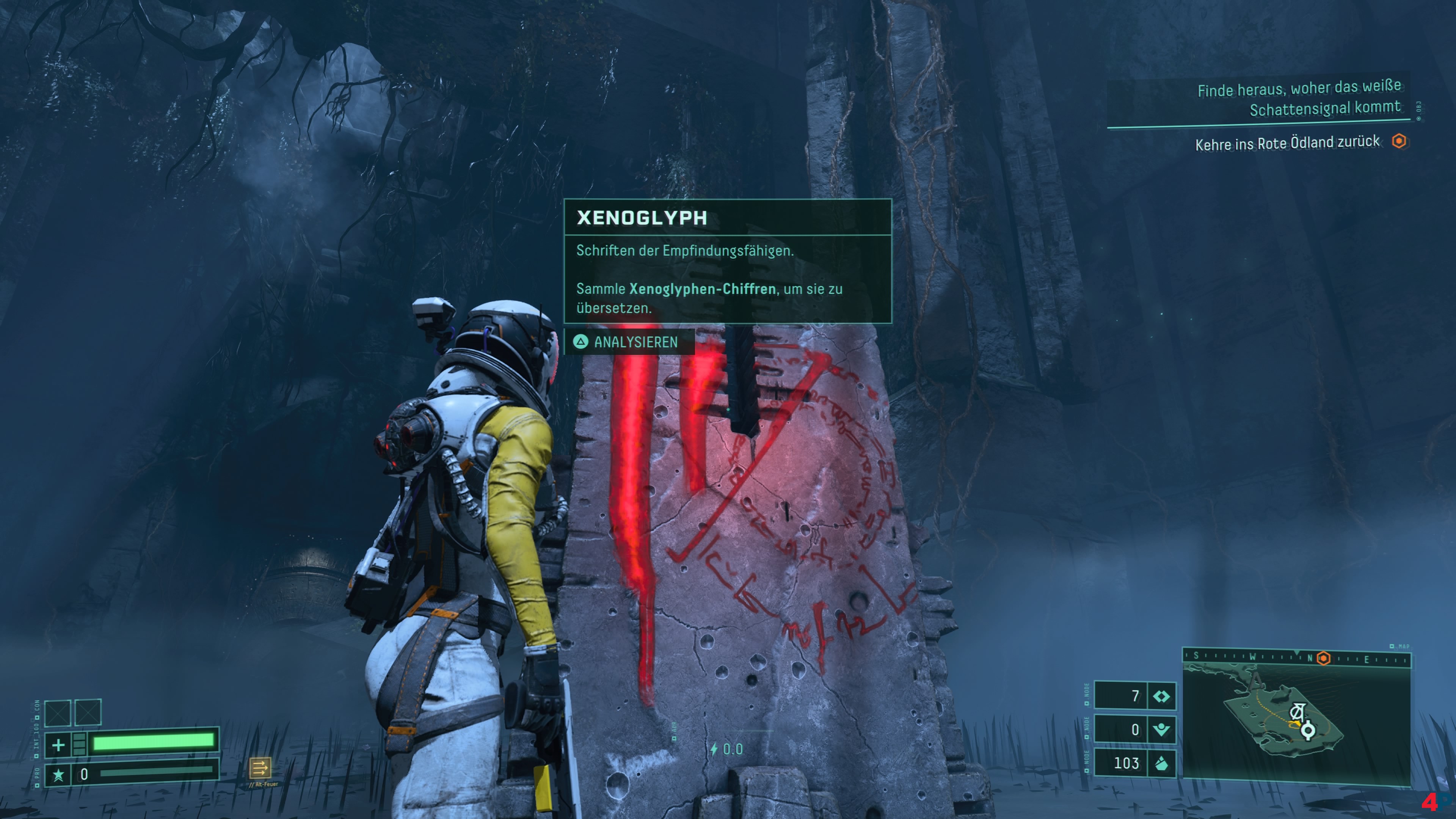Click the orange hexagon objective icon beside the sub-objective

(x=1398, y=141)
